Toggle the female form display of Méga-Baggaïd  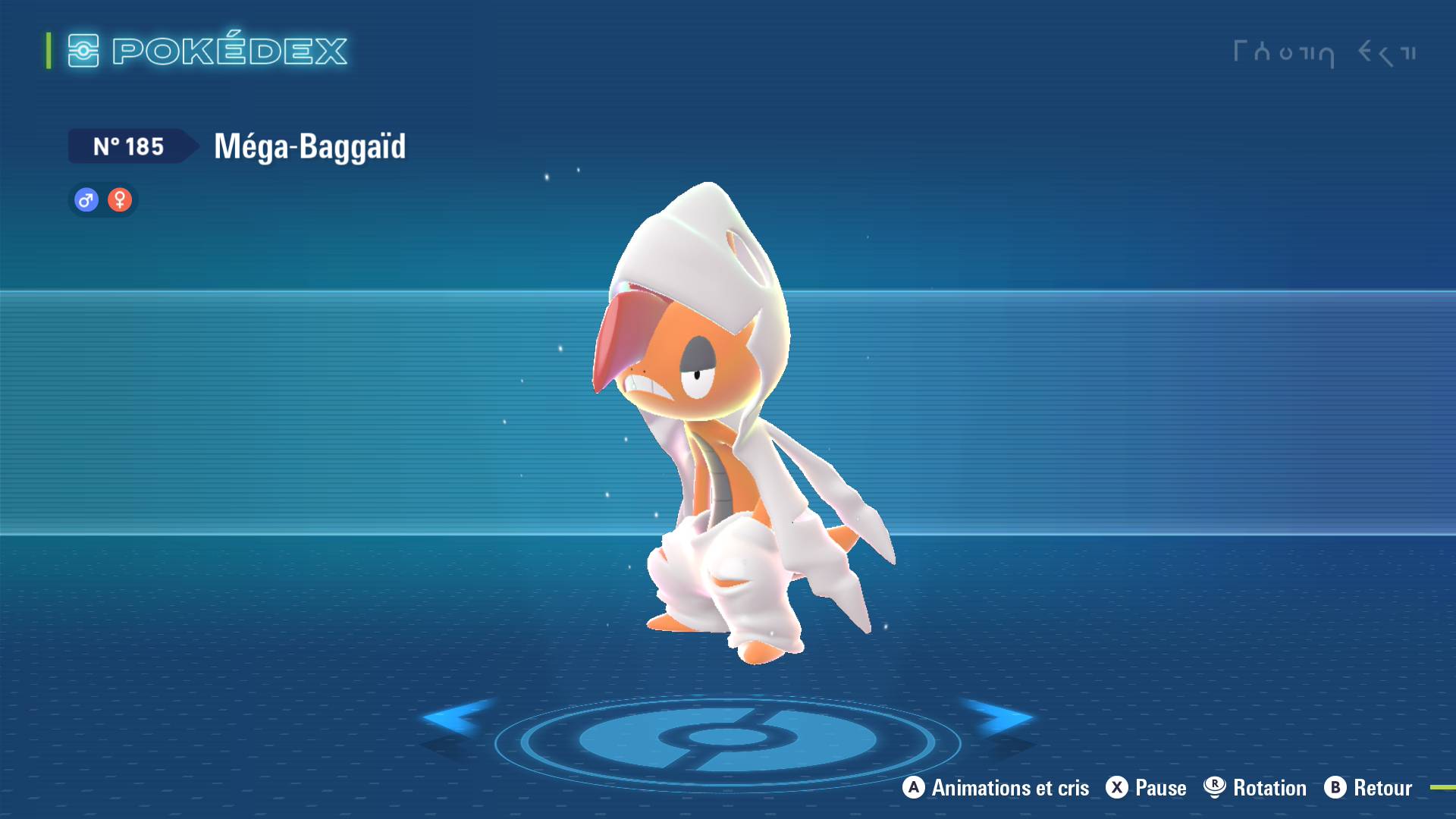[x=120, y=199]
